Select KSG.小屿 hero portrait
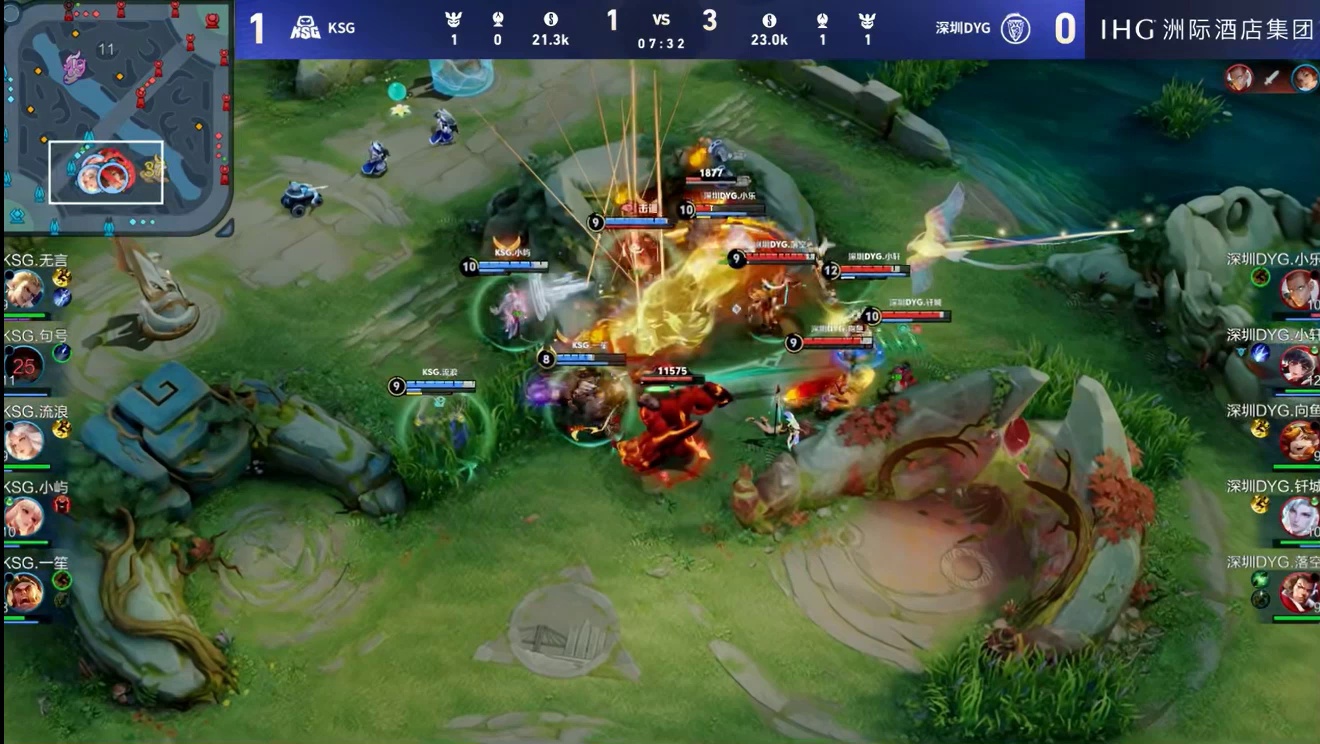1320x744 pixels. point(23,516)
